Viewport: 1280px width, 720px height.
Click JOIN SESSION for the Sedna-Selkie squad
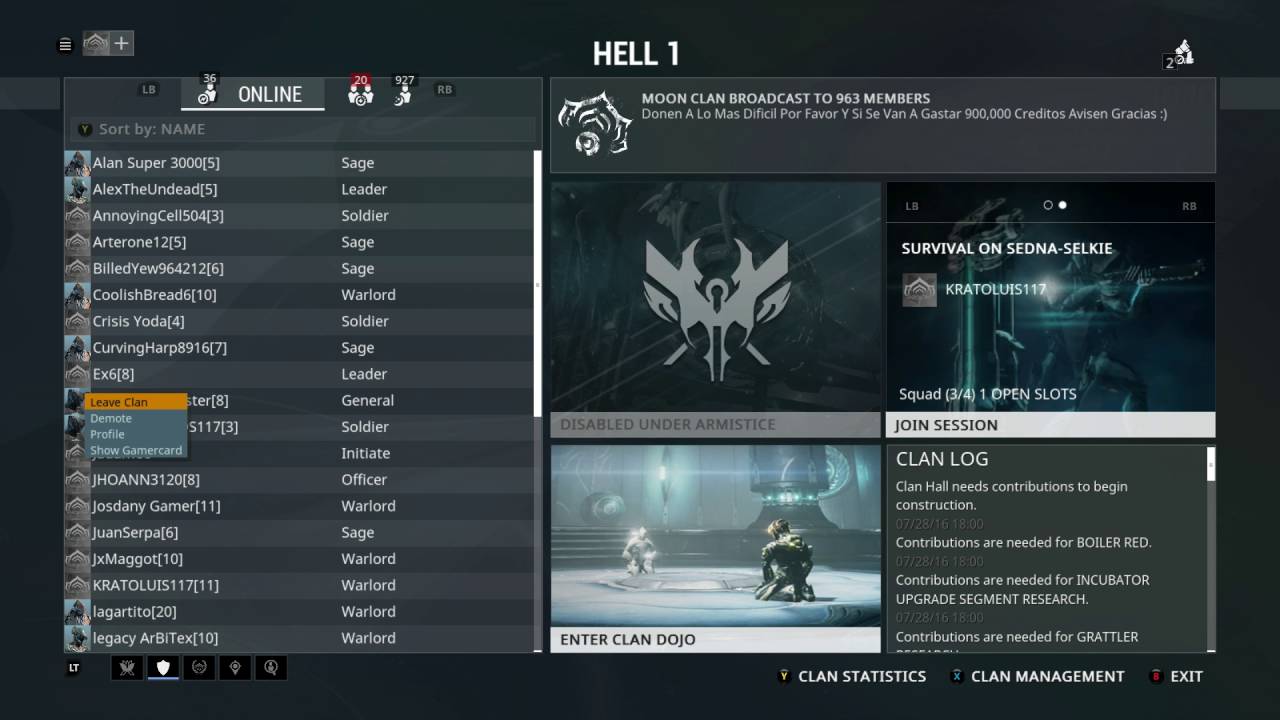[x=1049, y=424]
